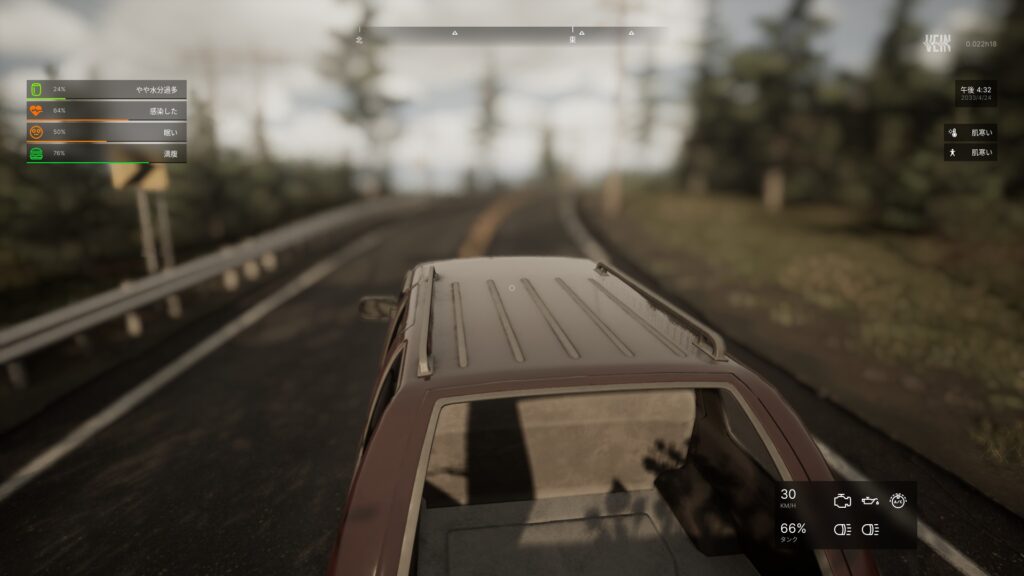Select the oil can indicator icon

870,498
